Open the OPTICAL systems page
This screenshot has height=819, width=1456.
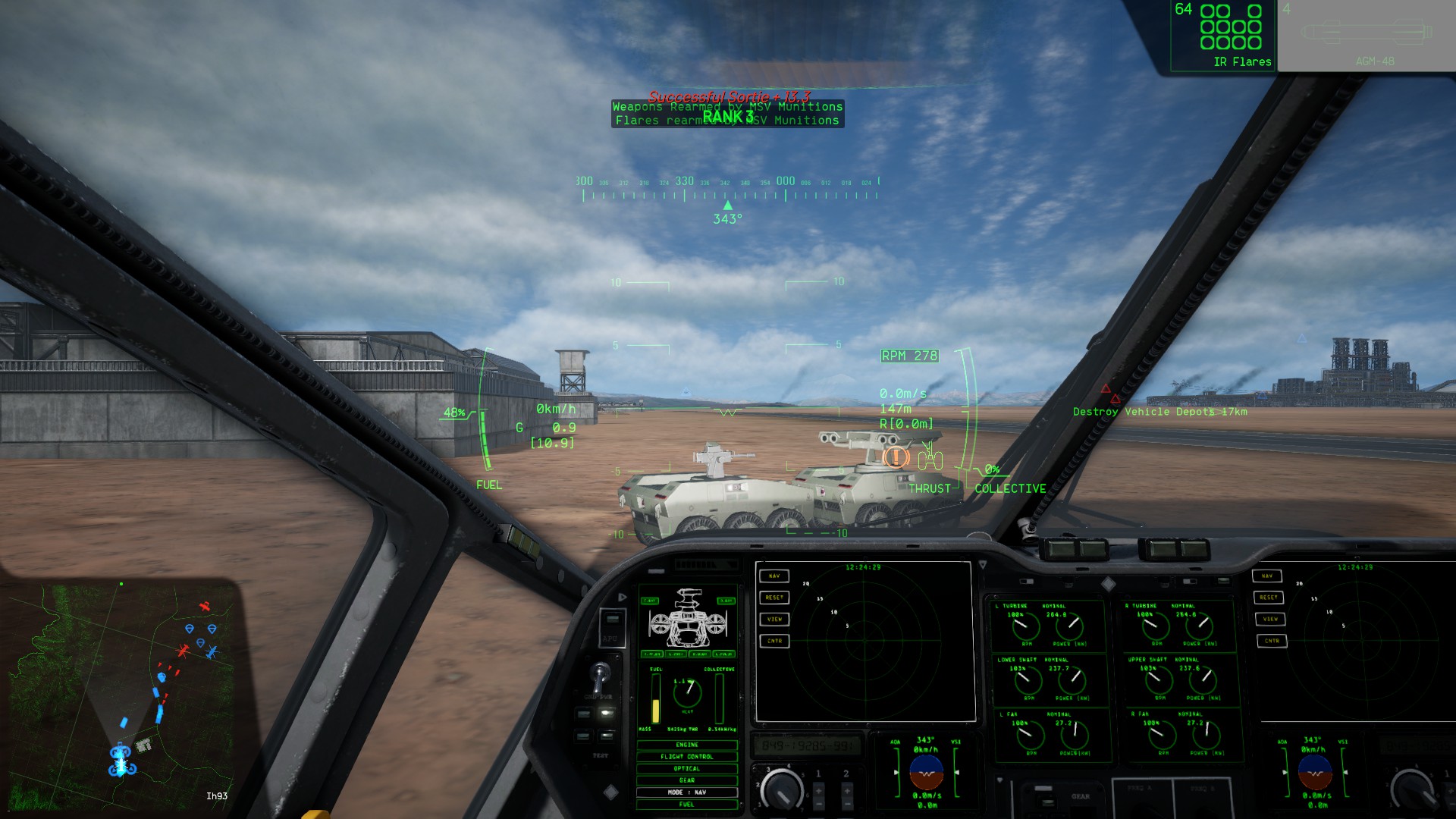tap(687, 768)
